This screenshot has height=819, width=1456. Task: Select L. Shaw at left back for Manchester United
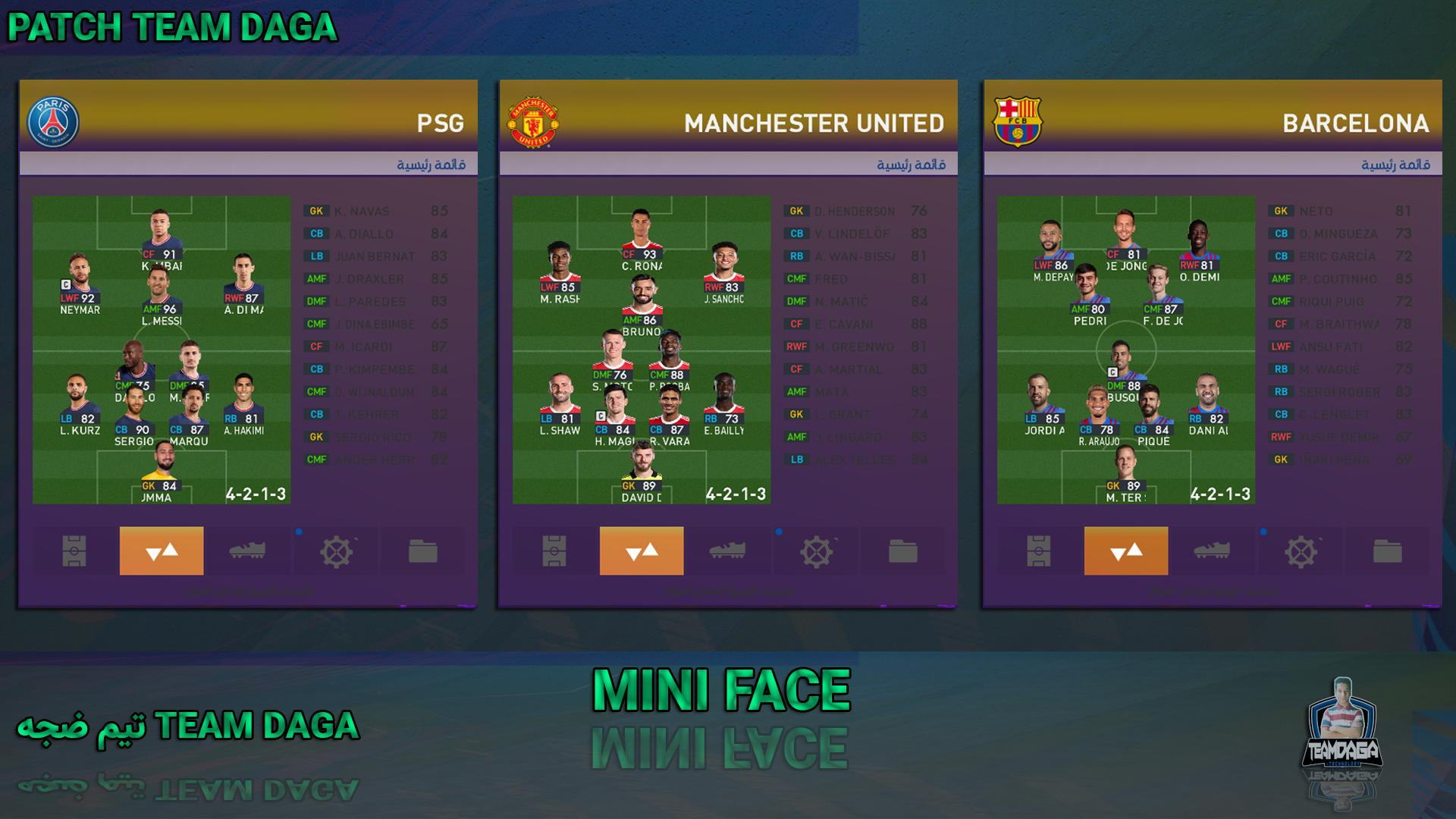pyautogui.click(x=560, y=406)
